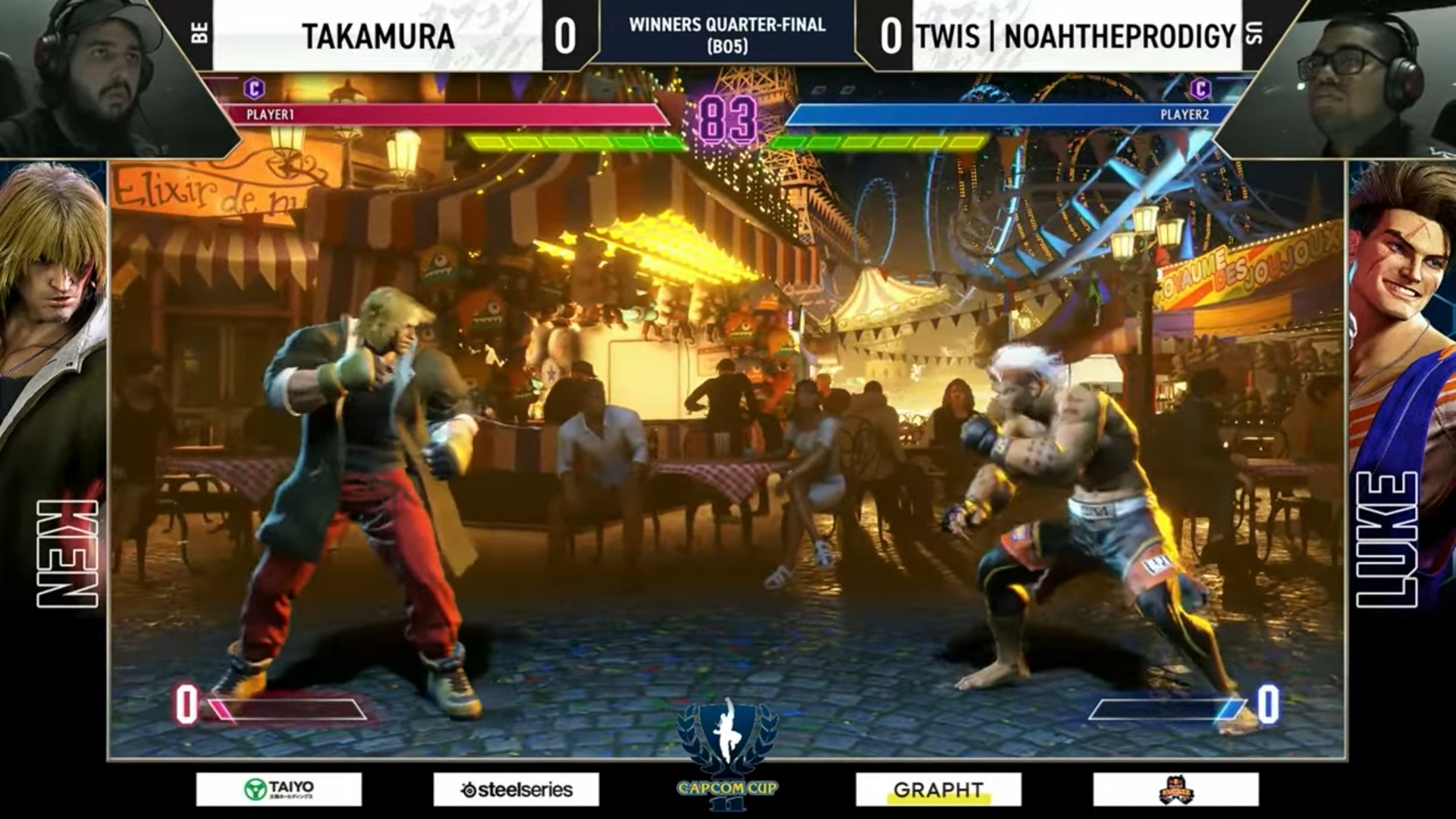
Task: Select the TAKAMURA name tab
Action: (x=379, y=34)
